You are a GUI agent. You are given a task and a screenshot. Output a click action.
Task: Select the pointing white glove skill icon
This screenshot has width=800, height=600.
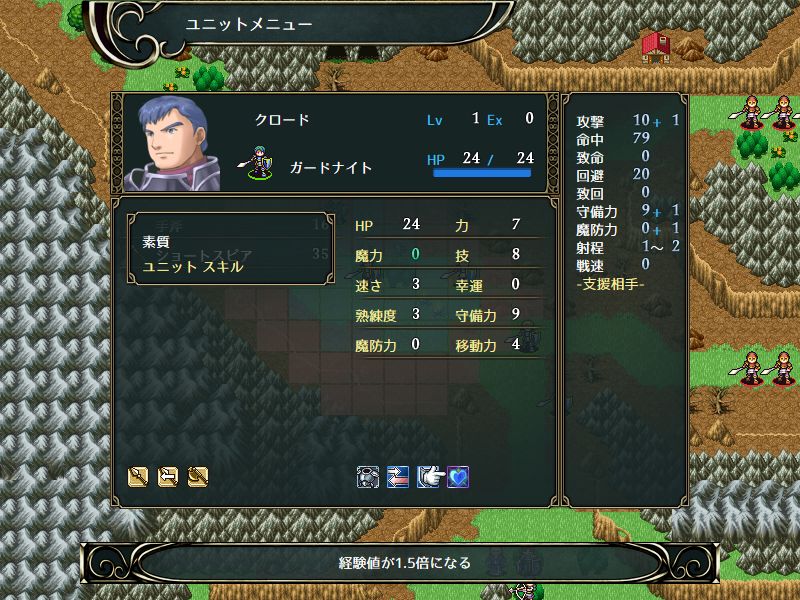point(429,477)
